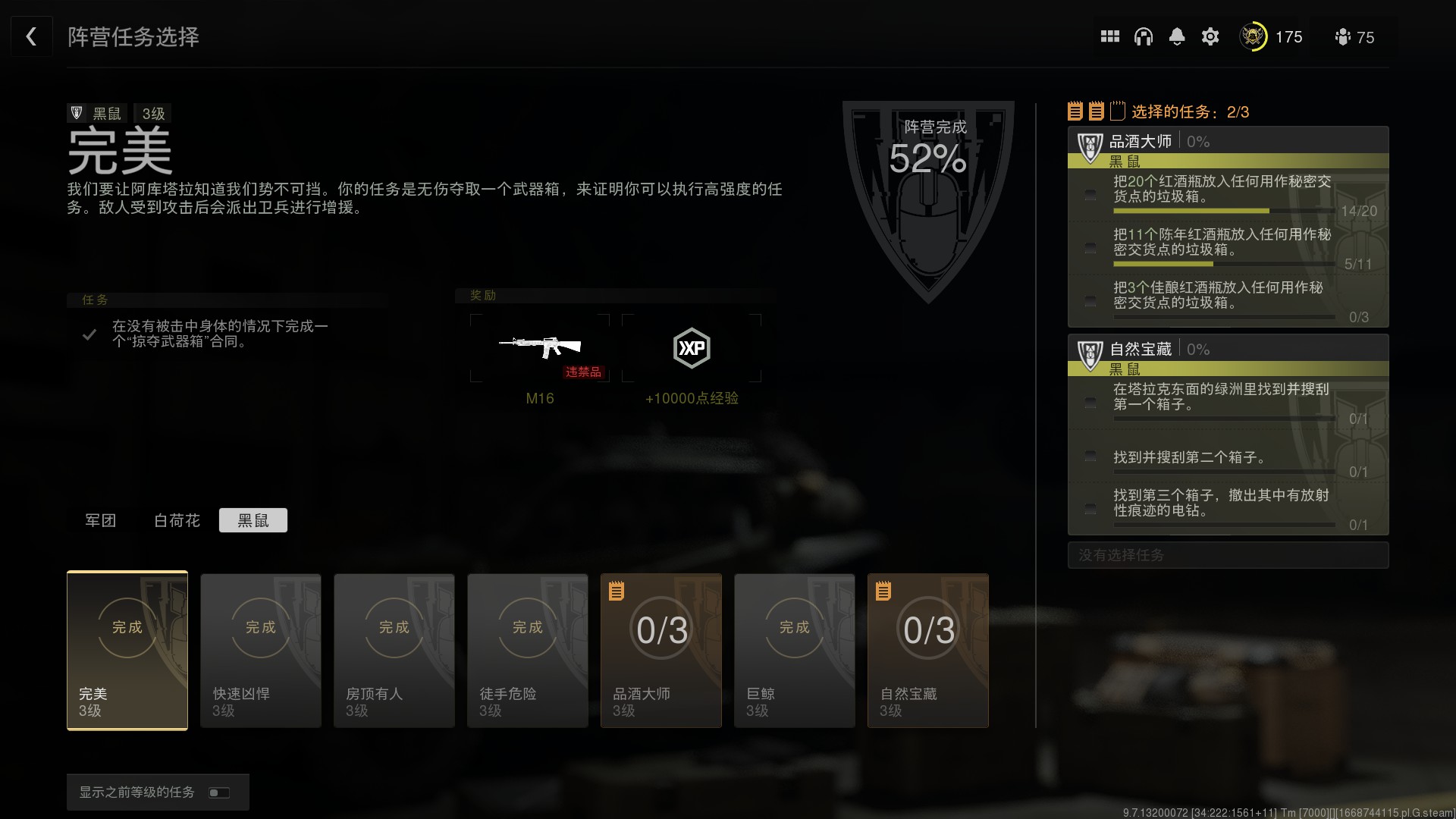Choose the 品酒大师 mission tile
The width and height of the screenshot is (1456, 819).
[661, 651]
